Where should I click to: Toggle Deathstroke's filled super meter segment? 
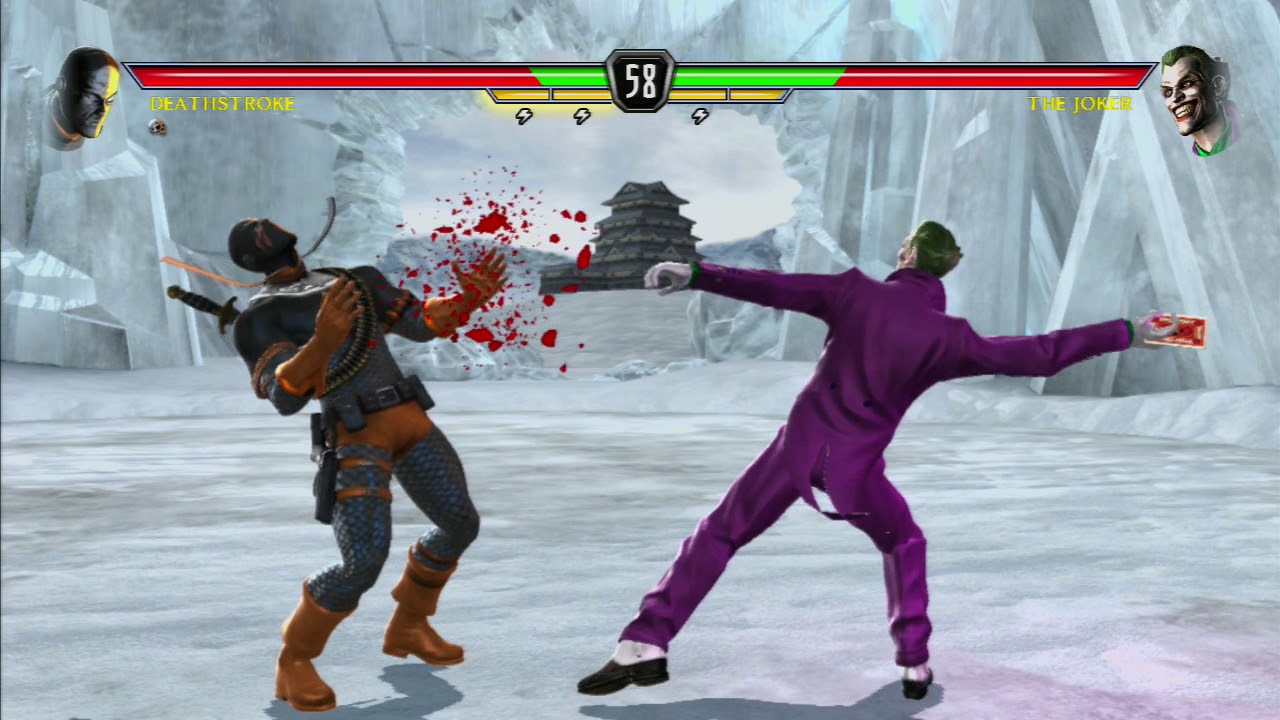coord(518,95)
